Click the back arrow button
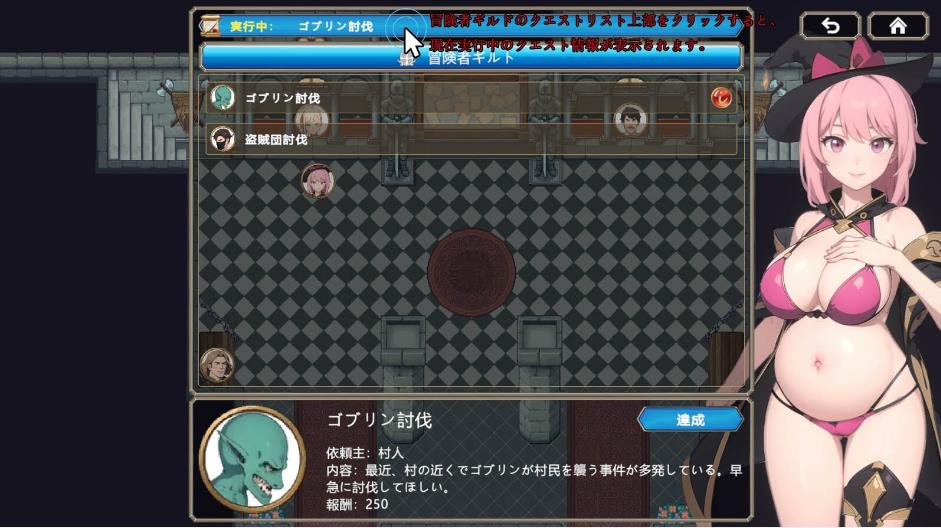The image size is (941, 528). tap(830, 26)
